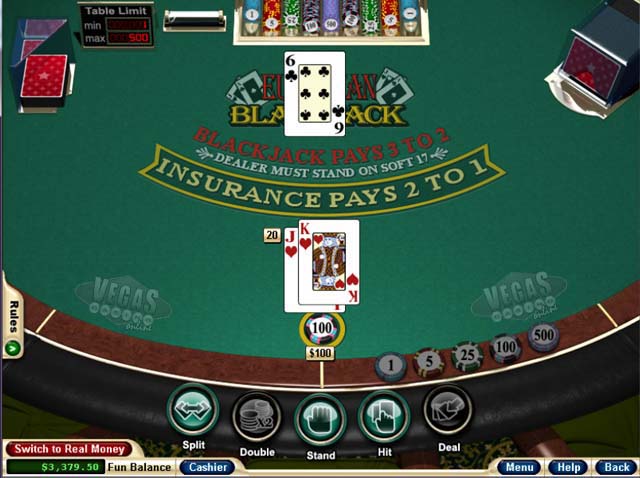640x478 pixels.
Task: Click the 100 chip bet on the table
Action: [322, 329]
